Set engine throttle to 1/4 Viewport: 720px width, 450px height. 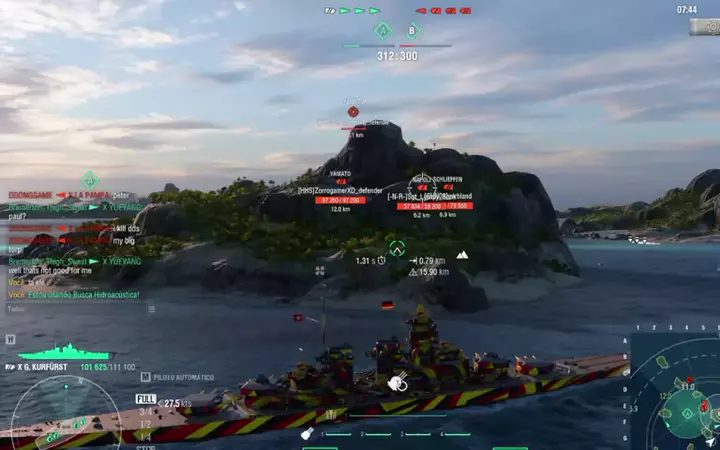click(x=145, y=435)
